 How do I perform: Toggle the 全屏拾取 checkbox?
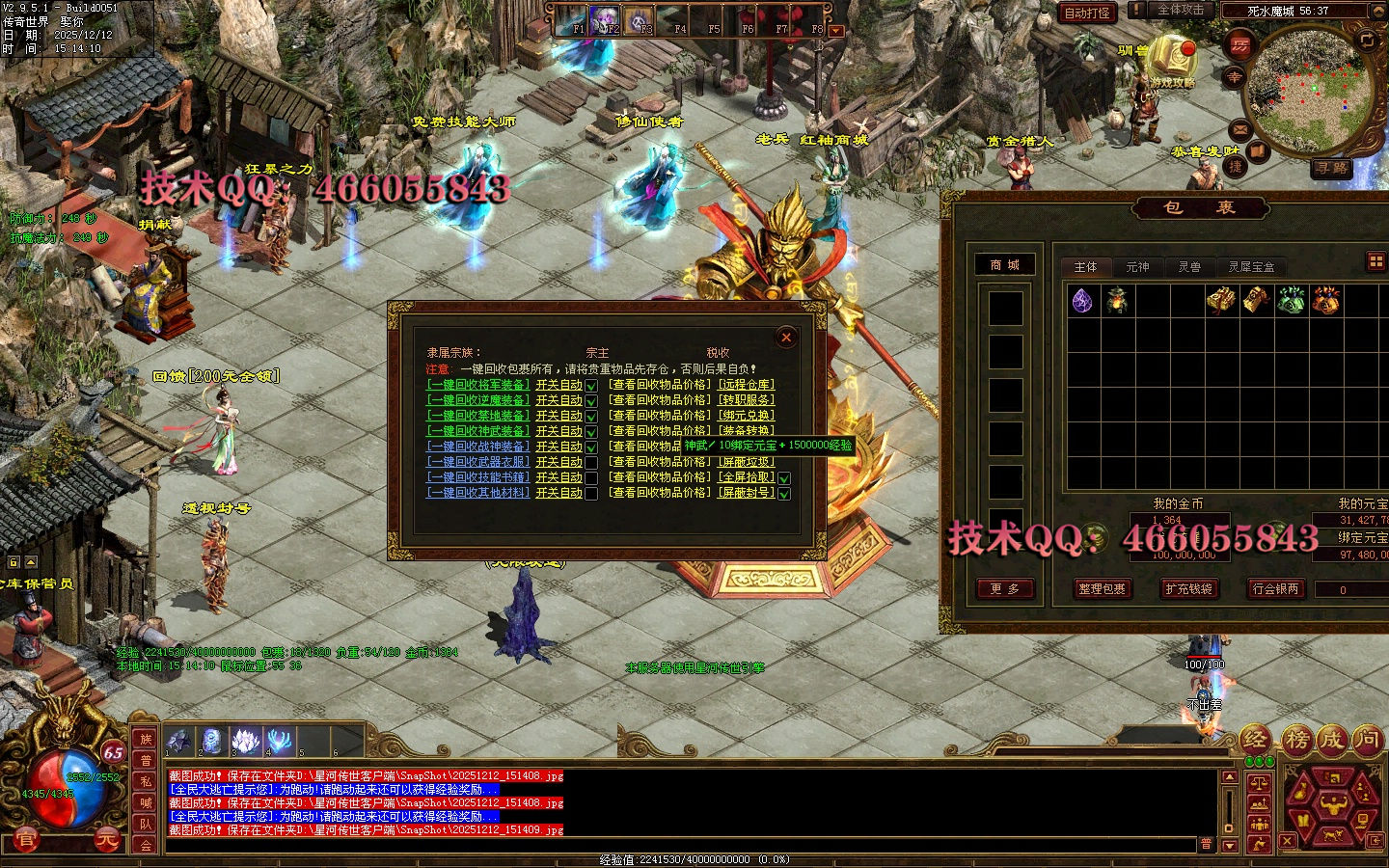tap(784, 478)
